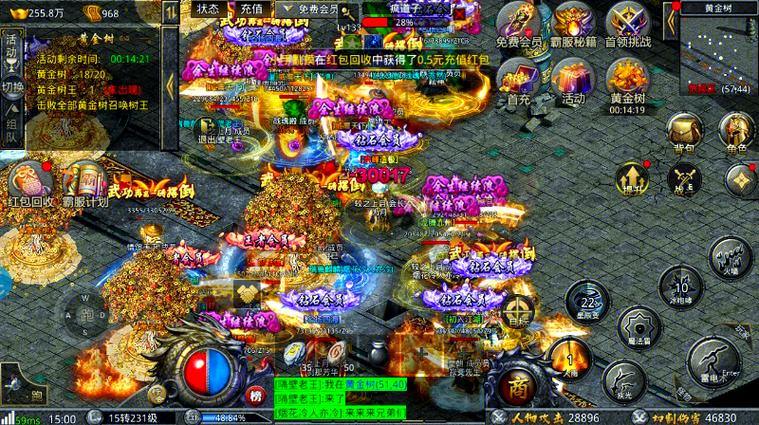Open the 活动 gift box events icon

(x=572, y=78)
